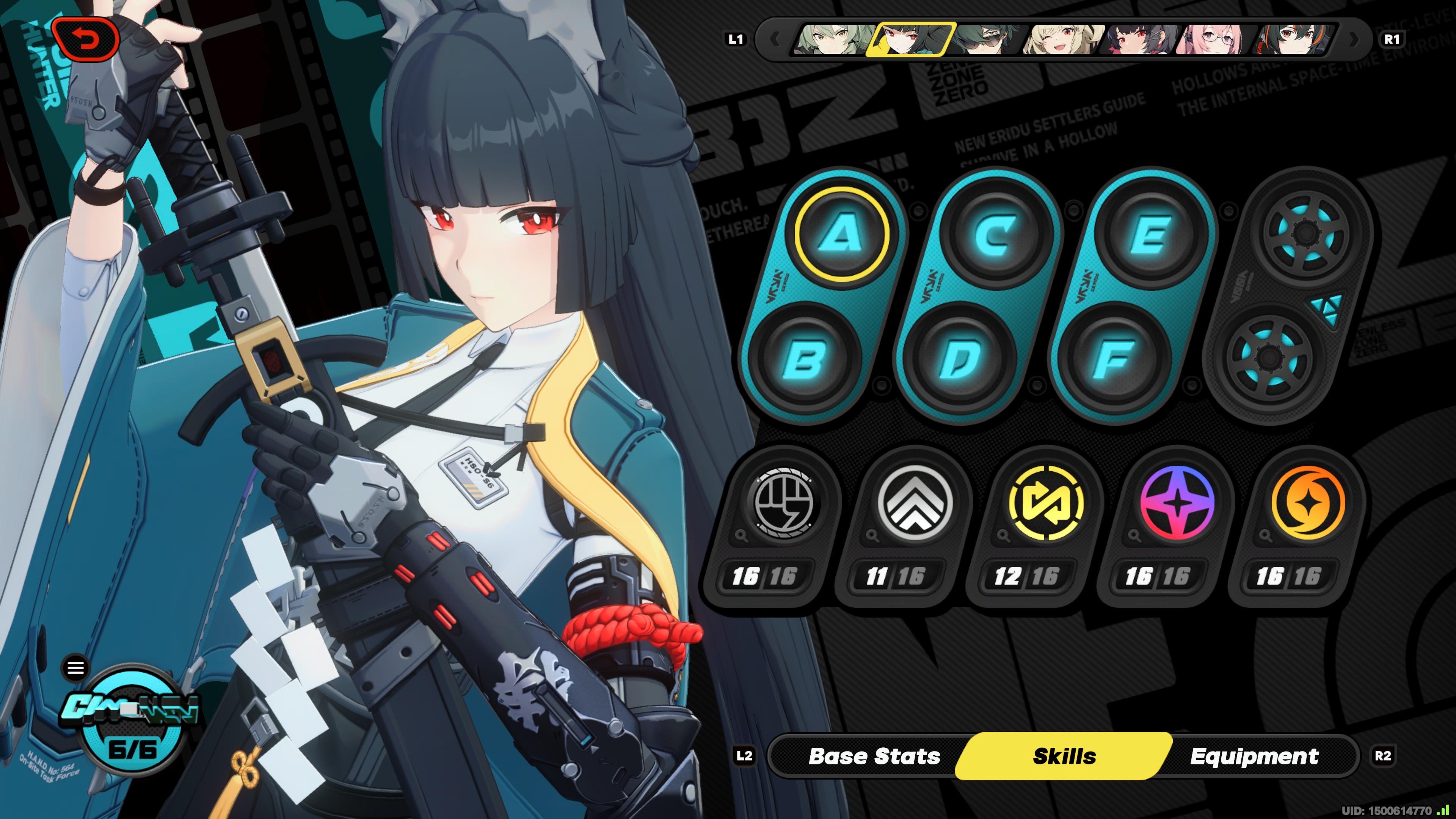Choose the blonde winking agent portrait
Viewport: 1456px width, 819px height.
(x=1062, y=39)
